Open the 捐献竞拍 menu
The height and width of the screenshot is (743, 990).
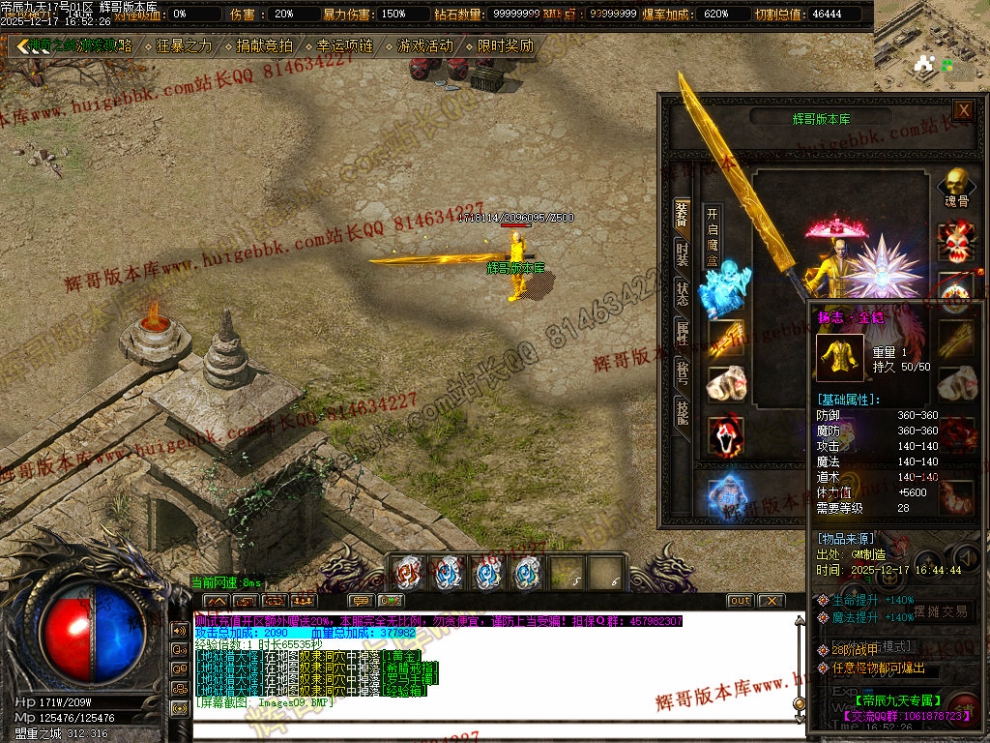click(x=264, y=46)
